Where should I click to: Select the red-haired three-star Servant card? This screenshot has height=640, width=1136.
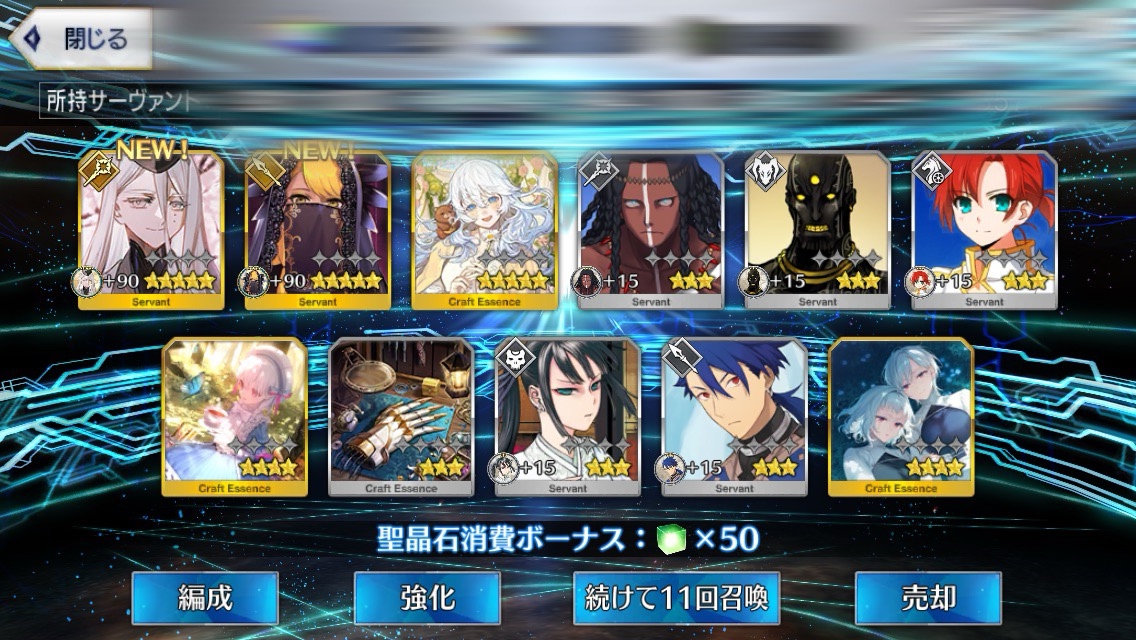(985, 230)
